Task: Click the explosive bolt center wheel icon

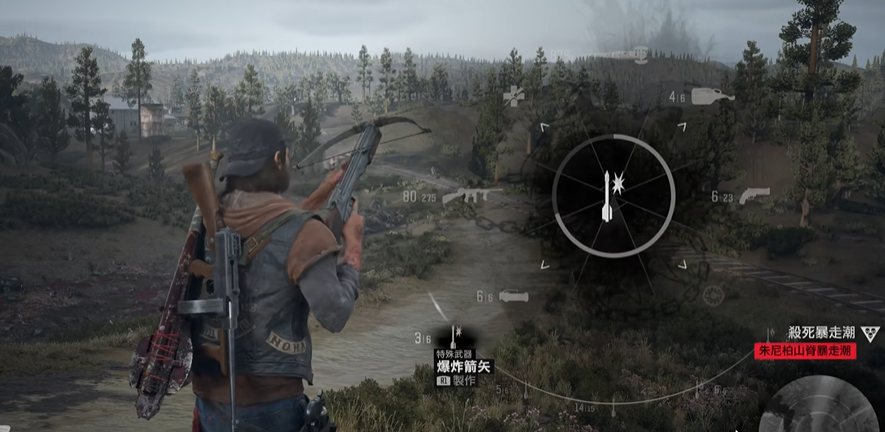Action: point(608,195)
